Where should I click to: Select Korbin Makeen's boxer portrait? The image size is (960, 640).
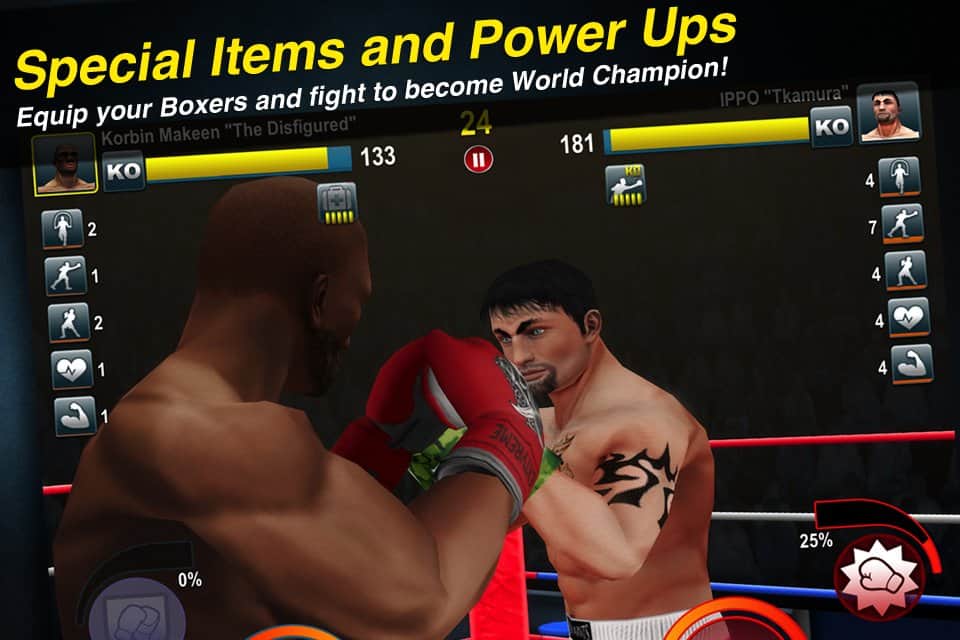click(x=63, y=164)
